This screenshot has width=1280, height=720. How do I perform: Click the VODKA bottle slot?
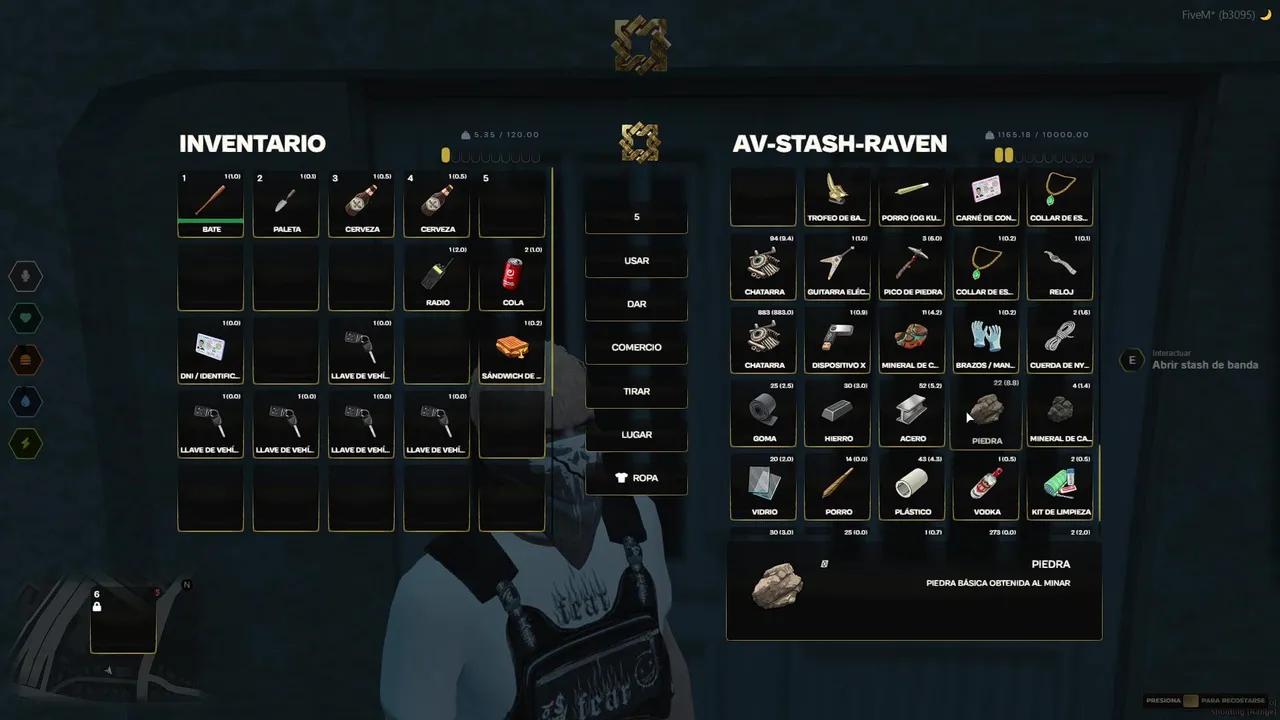tap(986, 487)
